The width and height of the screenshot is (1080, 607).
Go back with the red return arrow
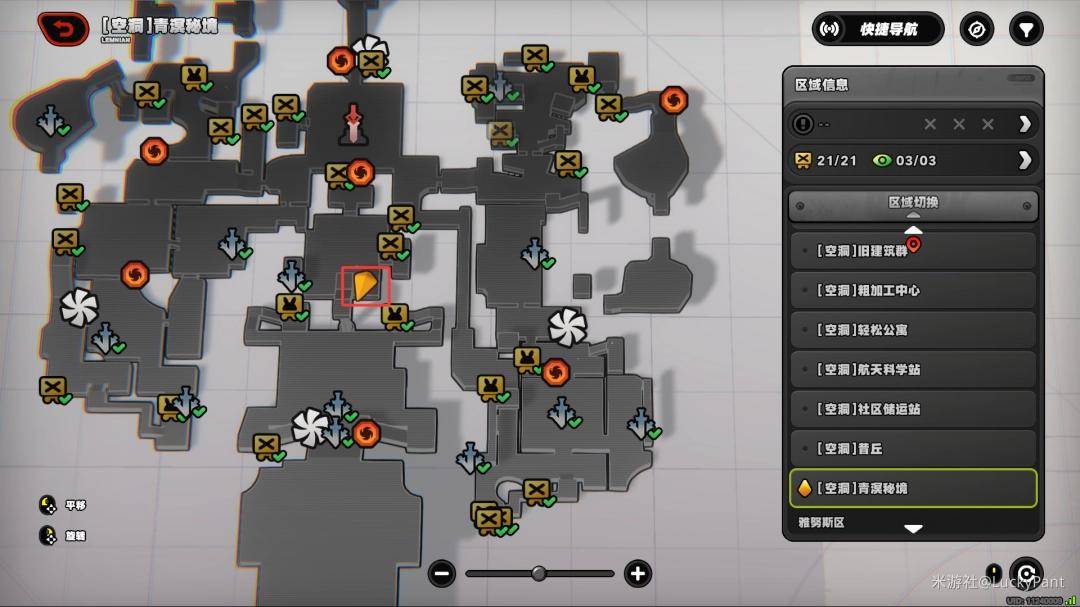(62, 29)
